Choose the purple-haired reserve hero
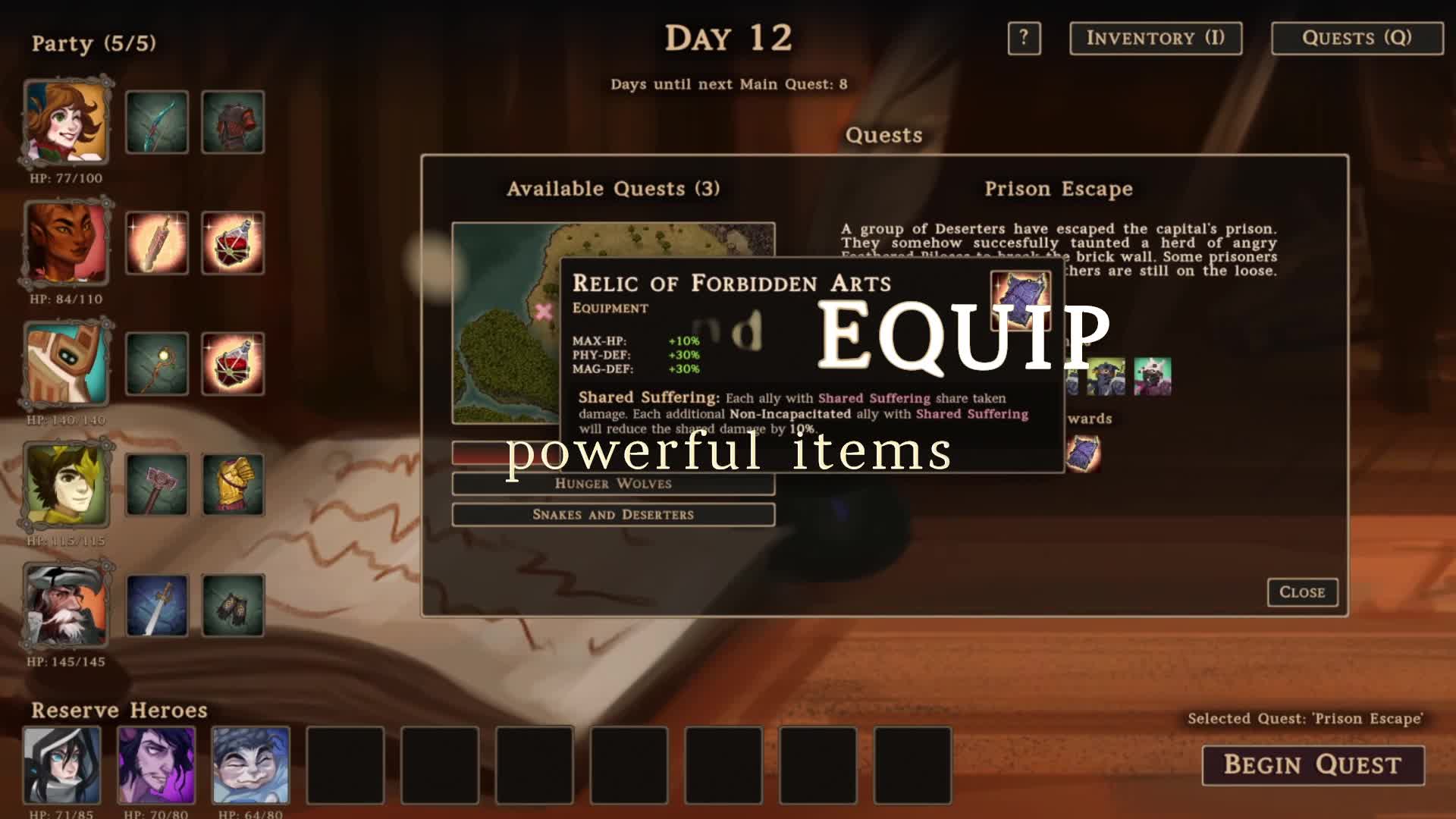 [x=156, y=764]
